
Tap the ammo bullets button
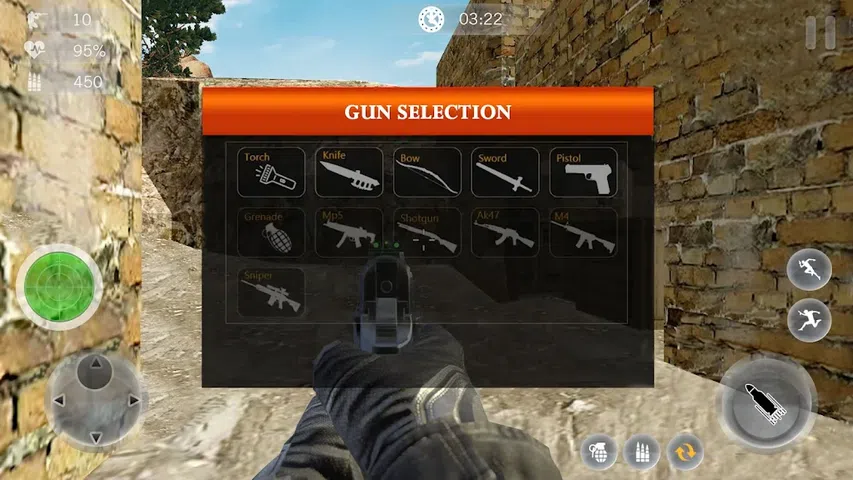click(x=641, y=452)
